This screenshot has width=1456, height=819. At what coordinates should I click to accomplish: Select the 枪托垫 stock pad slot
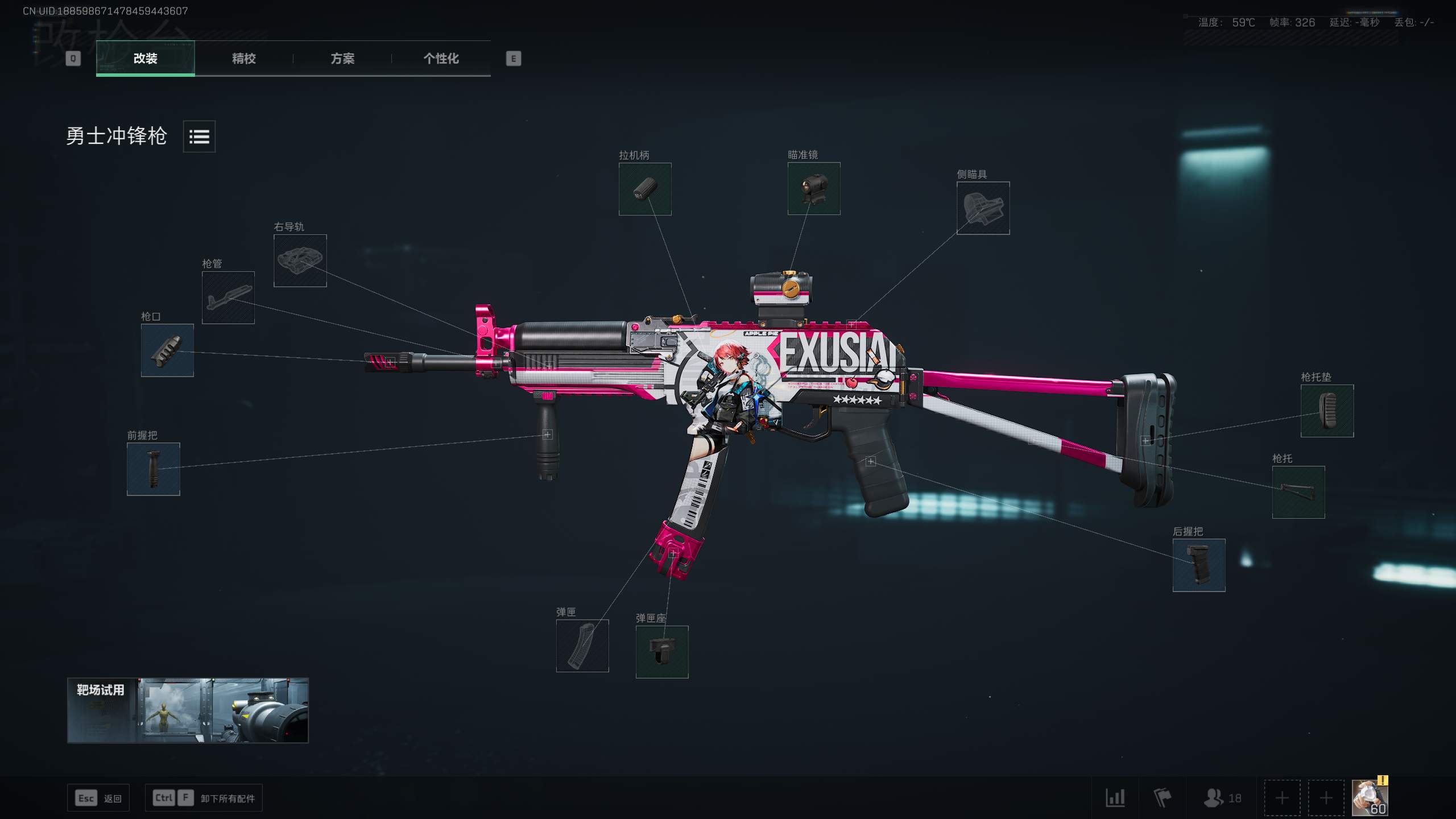point(1327,411)
